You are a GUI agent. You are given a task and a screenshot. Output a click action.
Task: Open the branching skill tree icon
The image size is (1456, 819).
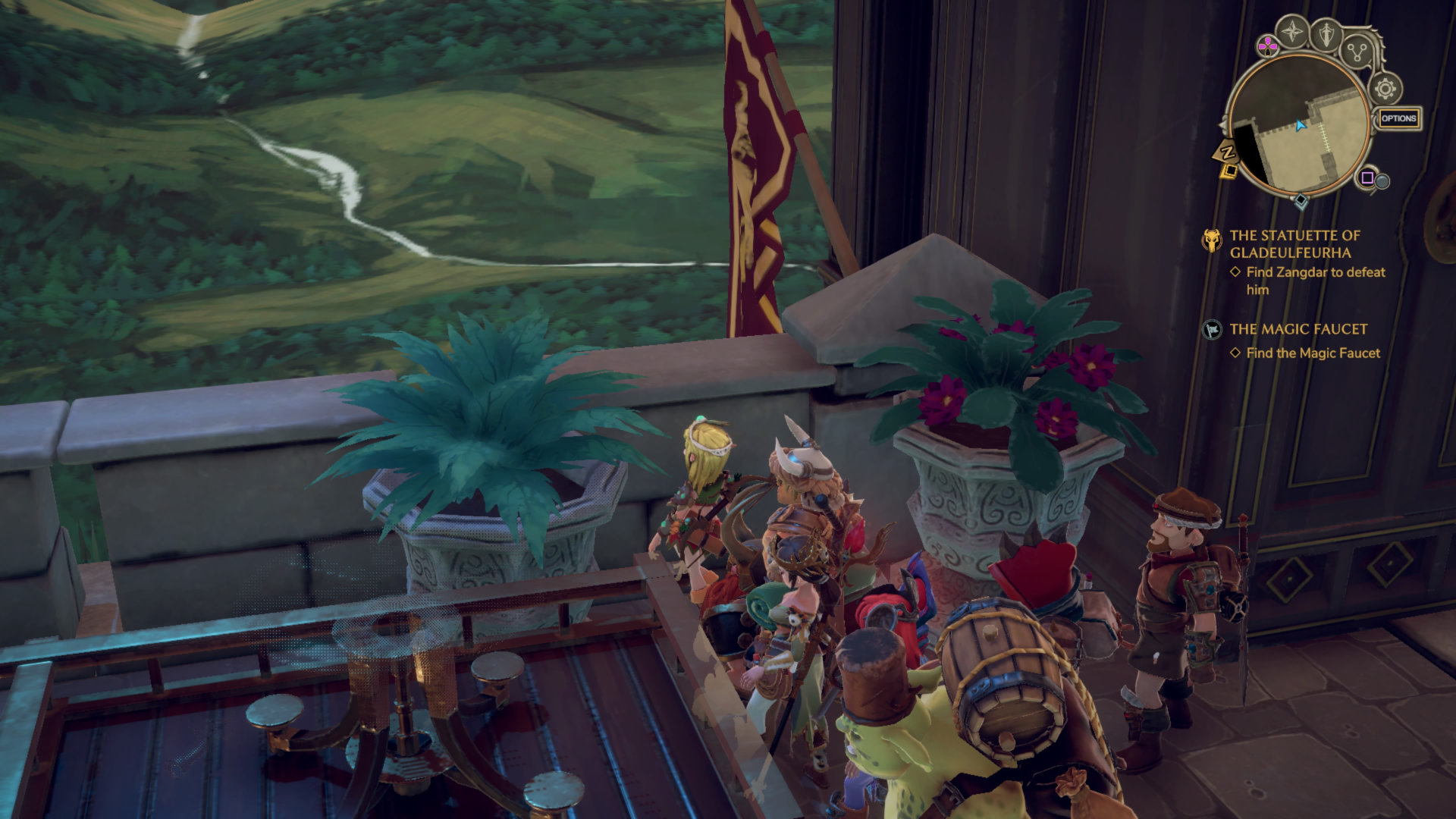point(1356,52)
